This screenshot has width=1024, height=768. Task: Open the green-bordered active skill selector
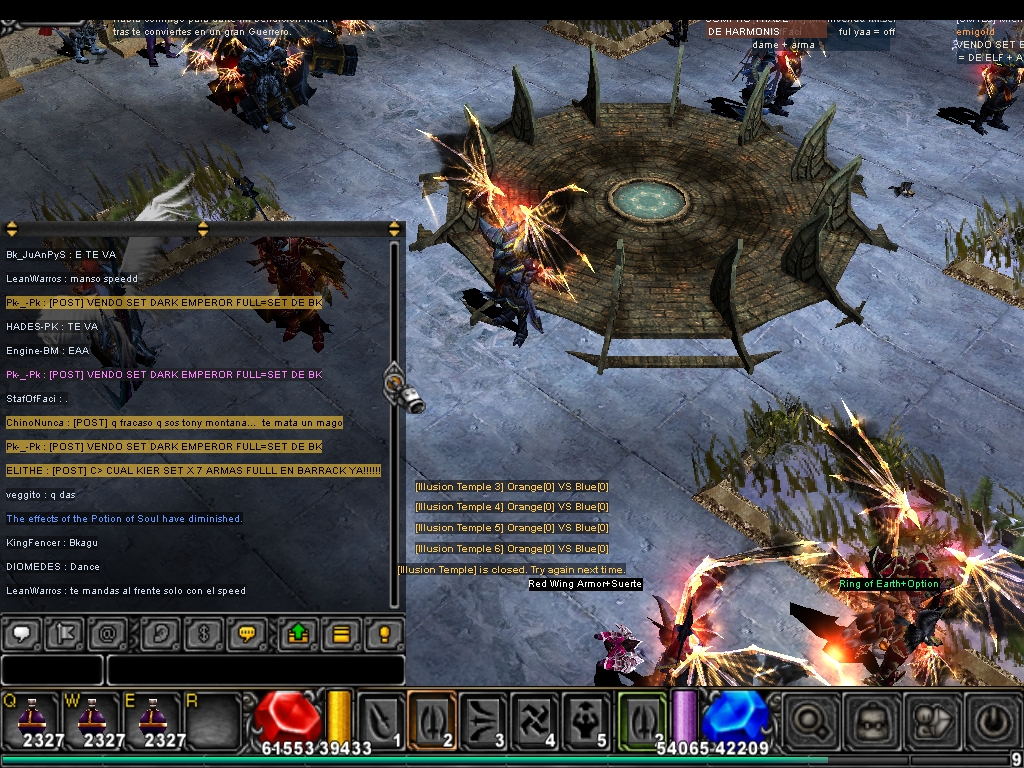click(641, 720)
